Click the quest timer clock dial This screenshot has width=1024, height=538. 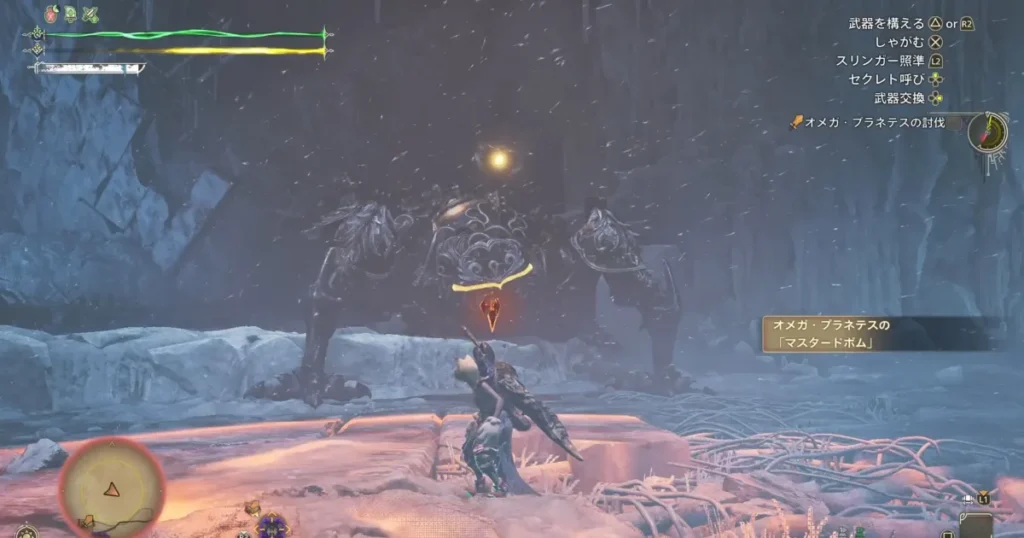[x=988, y=131]
